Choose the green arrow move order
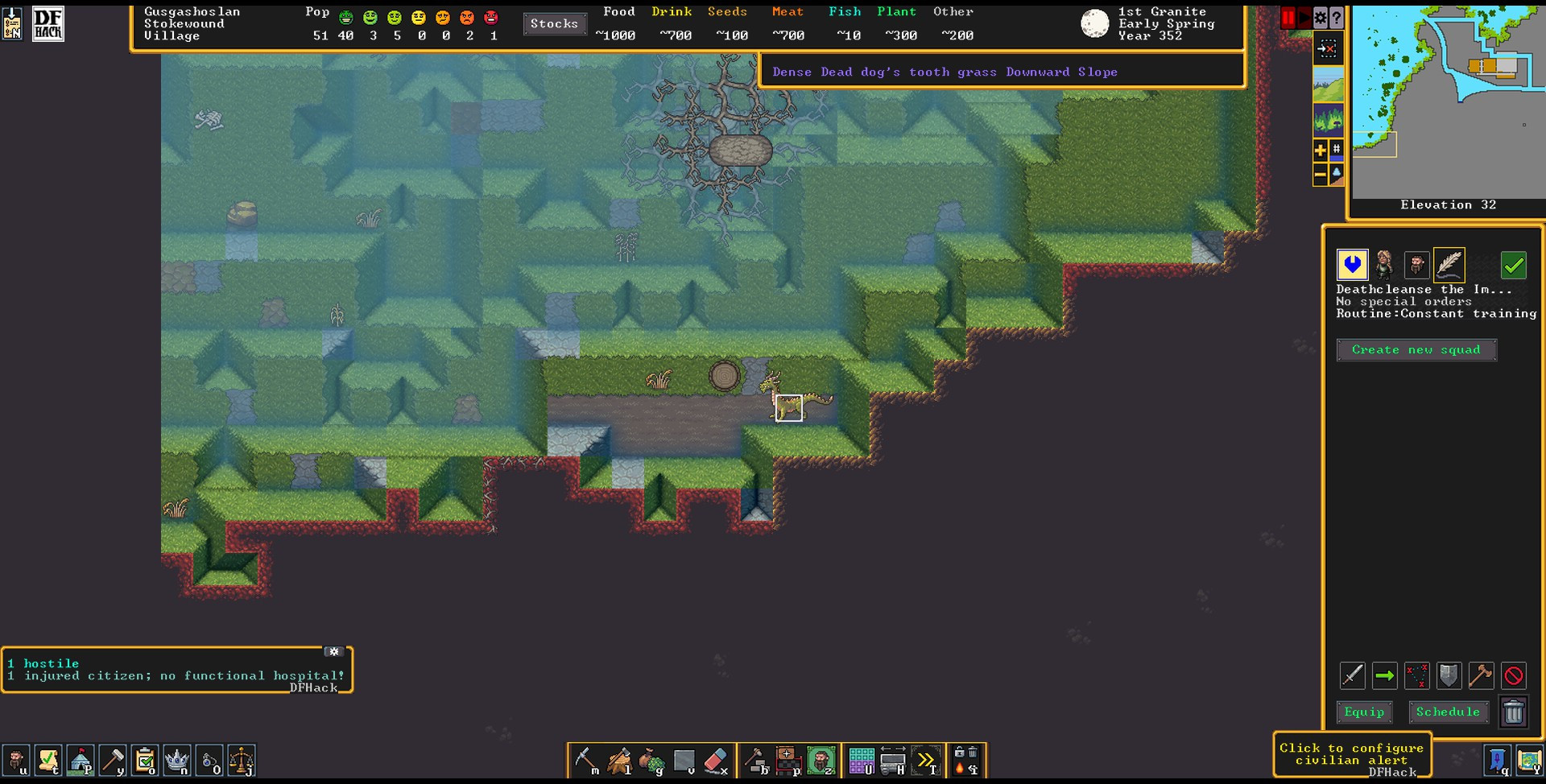1546x784 pixels. 1385,676
